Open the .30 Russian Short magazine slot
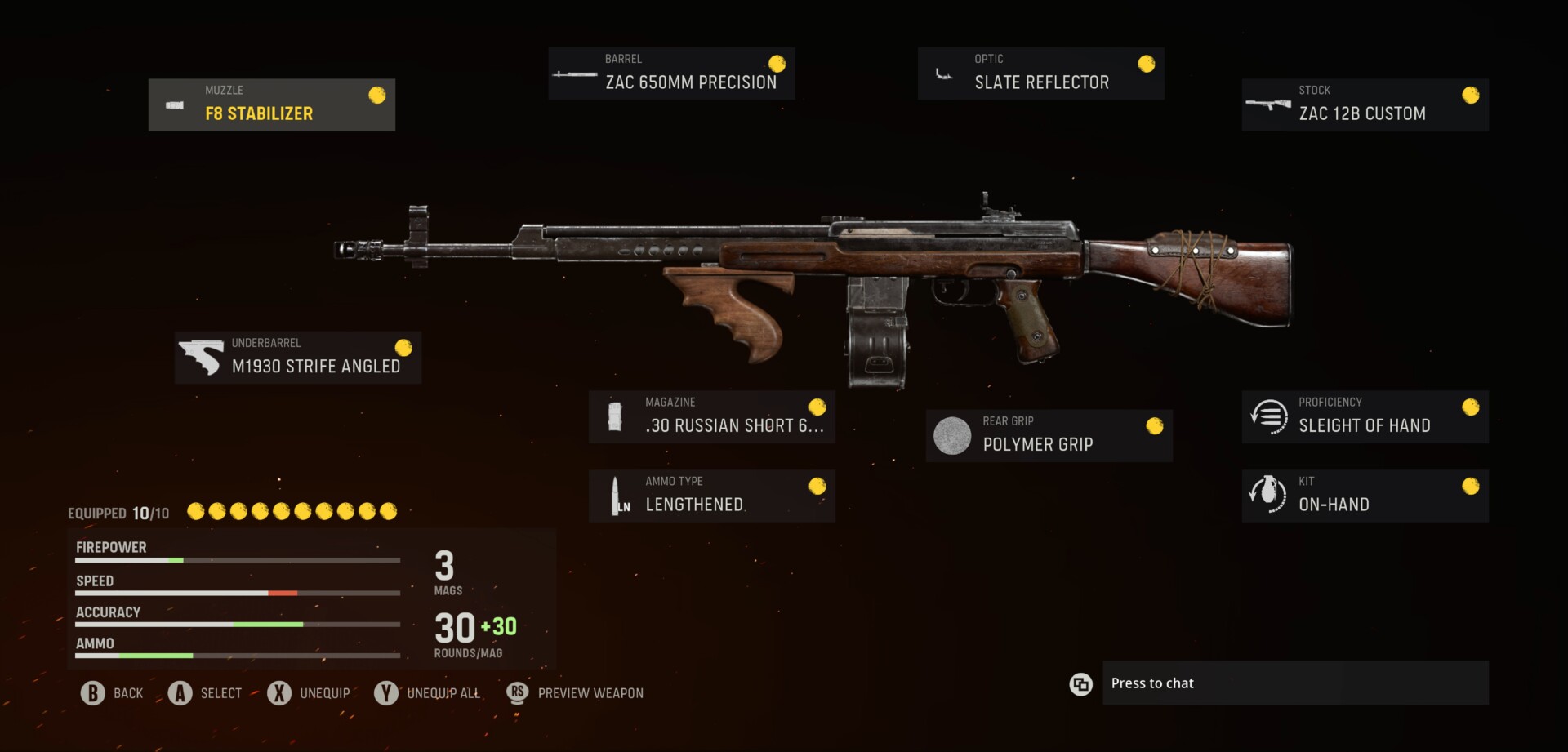 coord(711,416)
